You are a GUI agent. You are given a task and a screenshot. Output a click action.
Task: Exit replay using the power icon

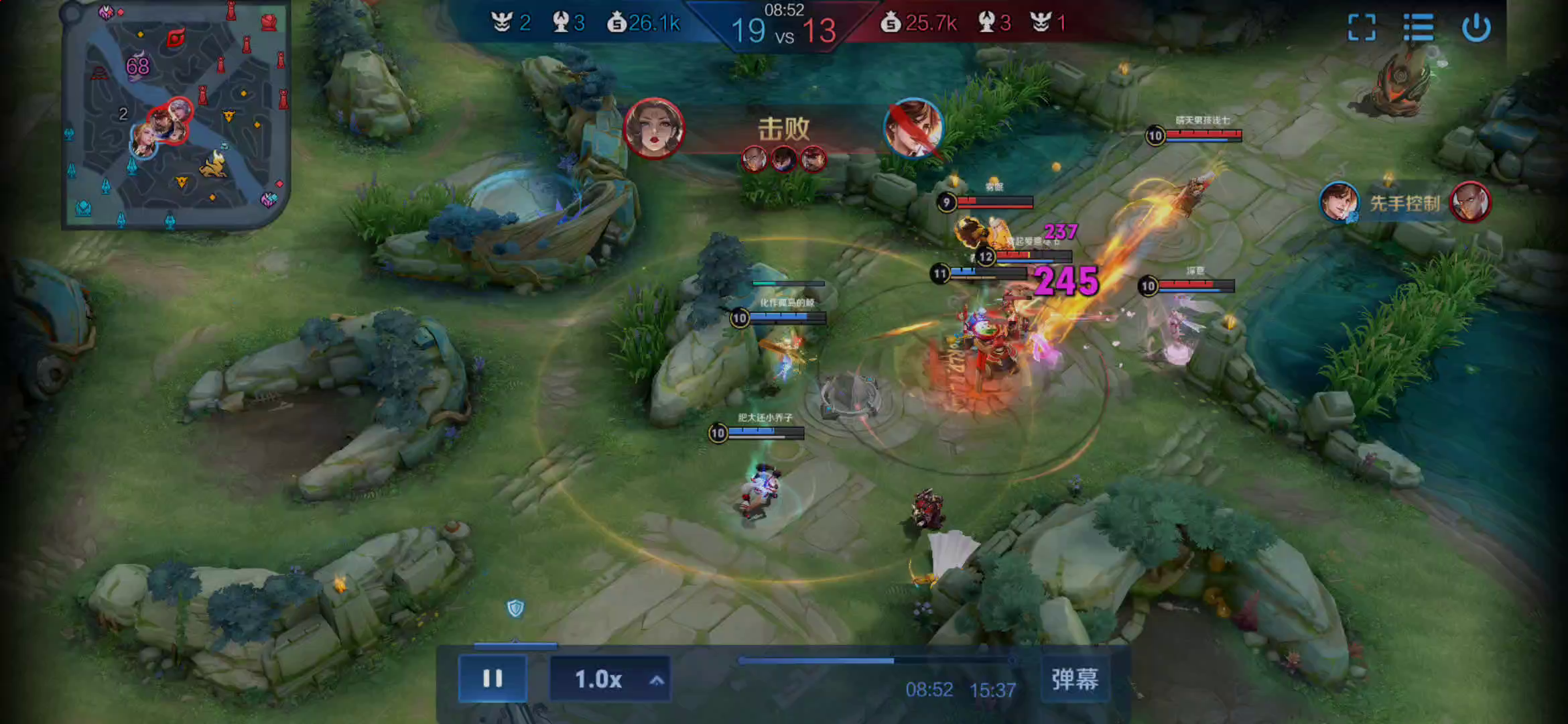point(1476,27)
